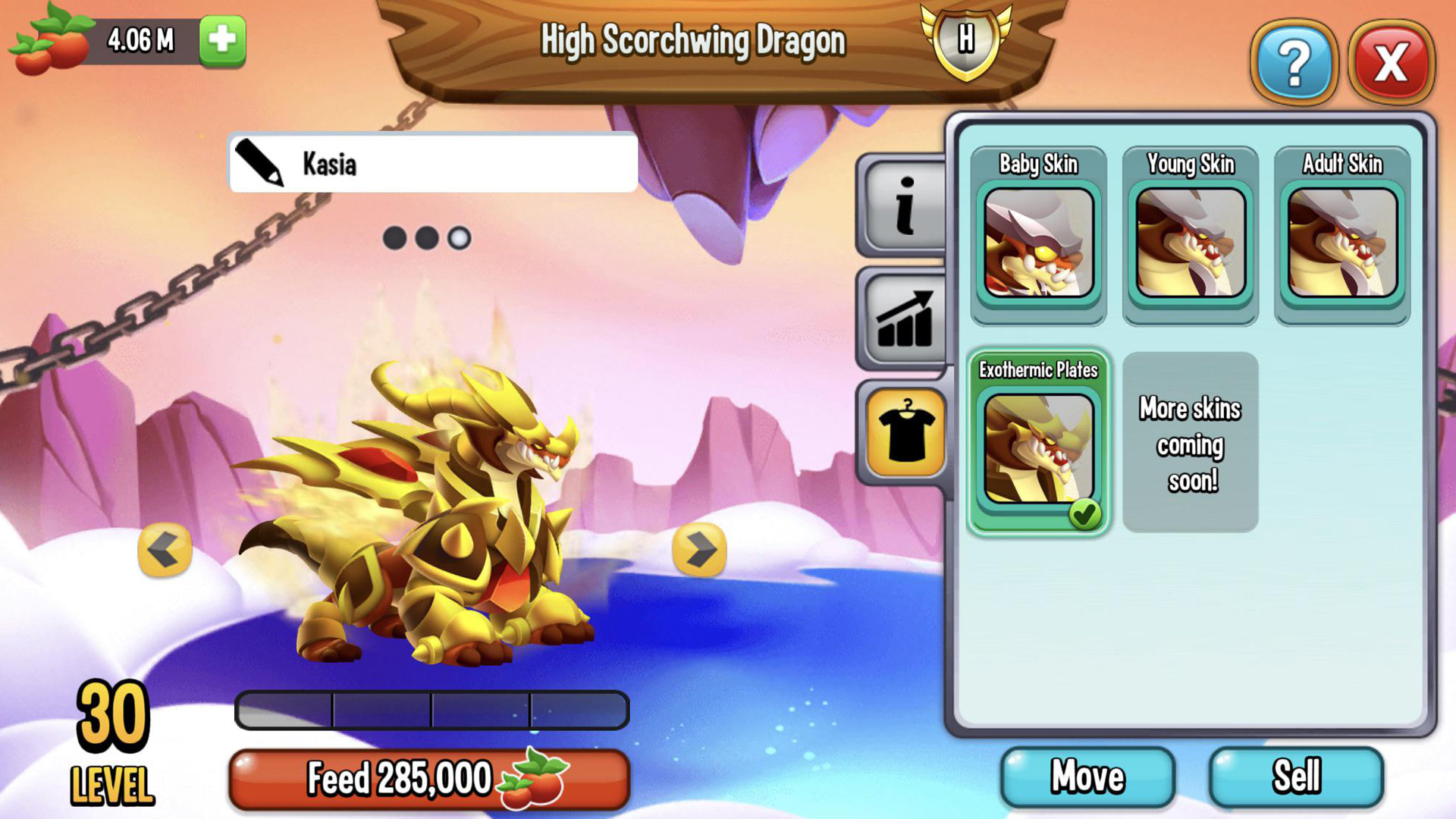Image resolution: width=1456 pixels, height=819 pixels.
Task: Click the experience progress bar
Action: pyautogui.click(x=433, y=708)
